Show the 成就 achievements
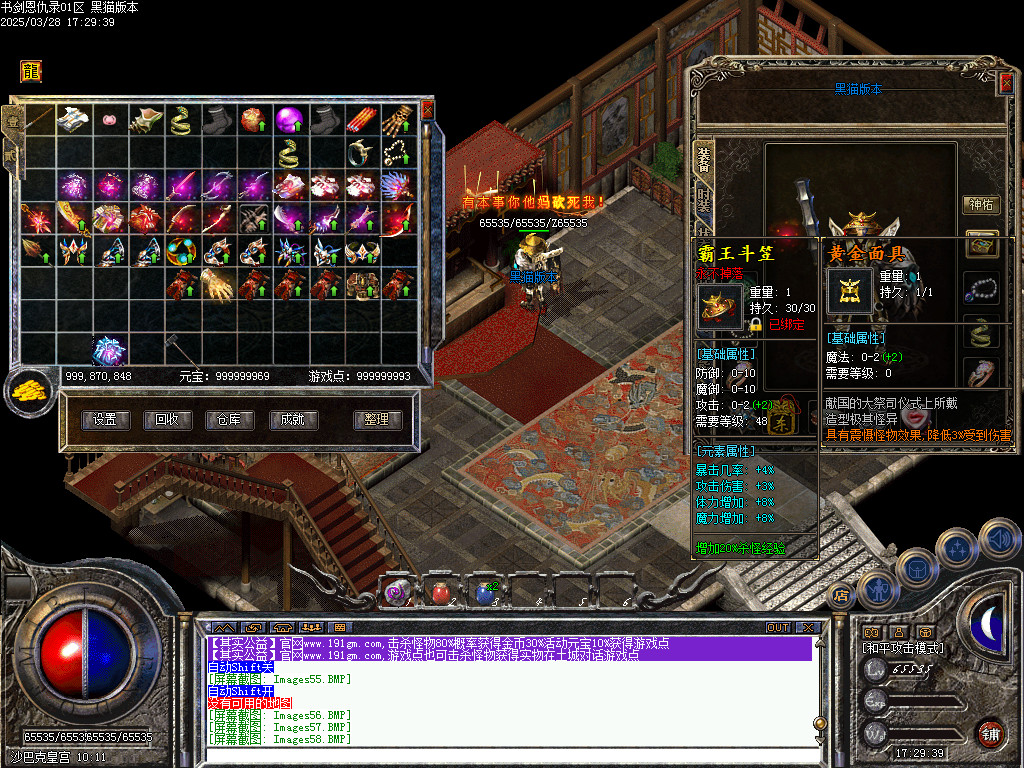 tap(291, 420)
